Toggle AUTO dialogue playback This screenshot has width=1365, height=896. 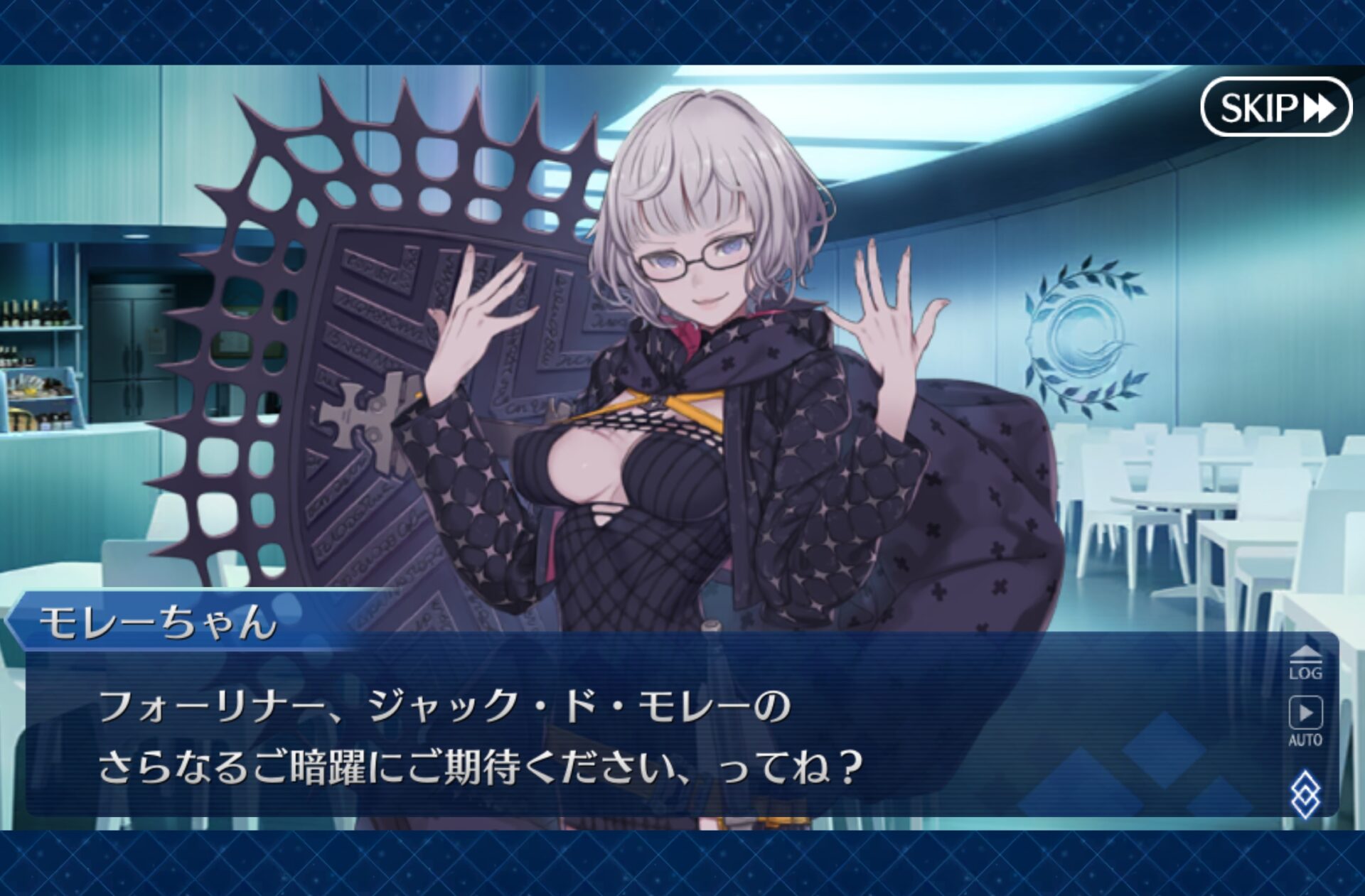pyautogui.click(x=1305, y=720)
